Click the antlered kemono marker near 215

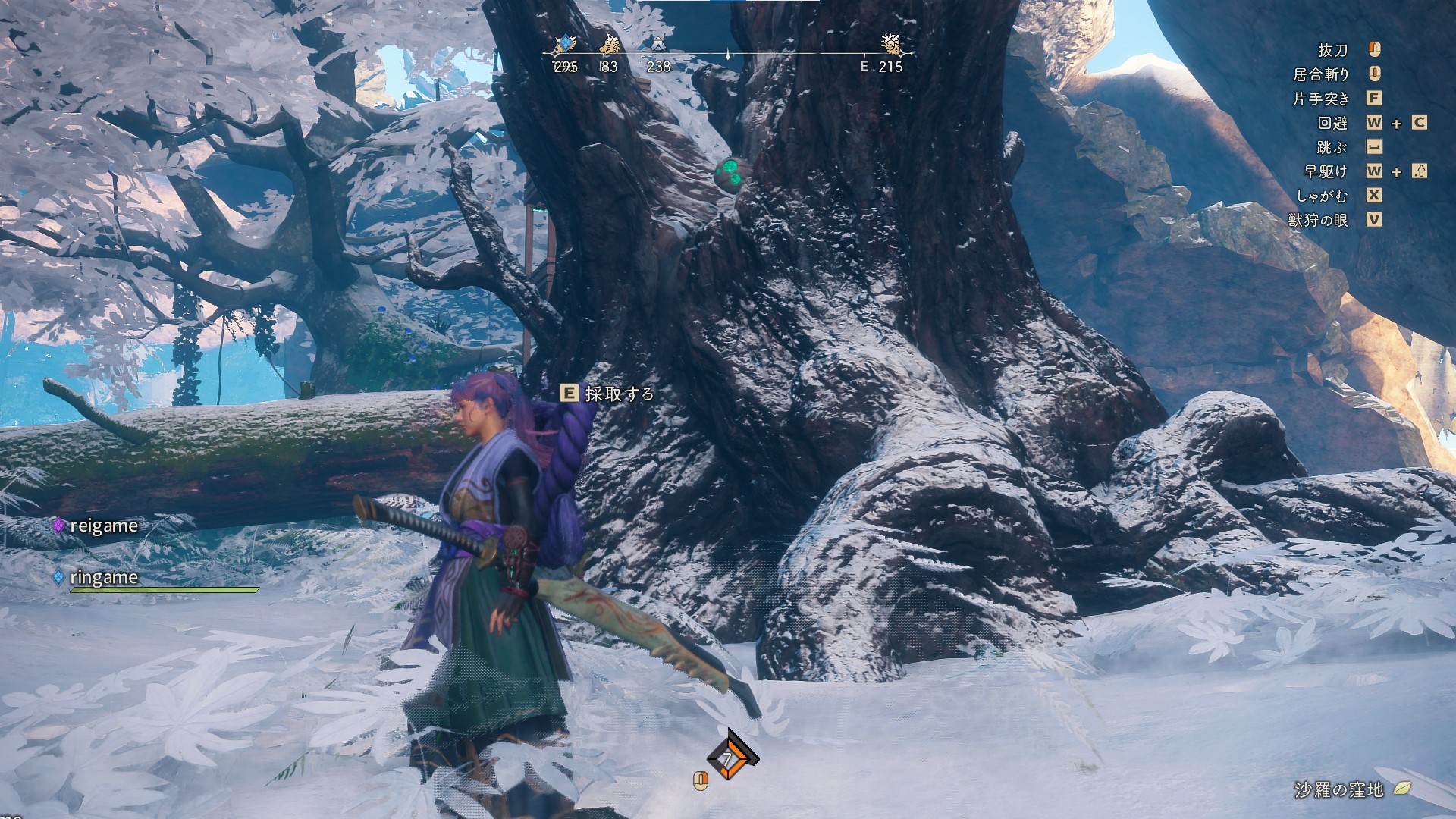pos(893,45)
